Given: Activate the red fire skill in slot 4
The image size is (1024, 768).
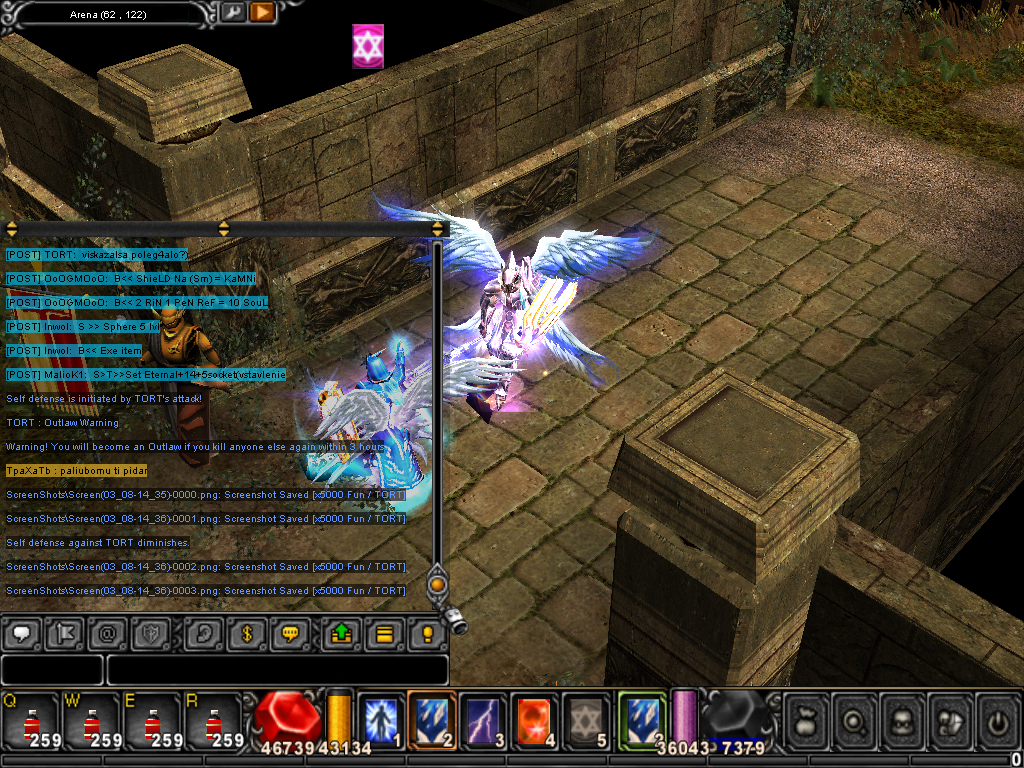Looking at the screenshot, I should tap(535, 719).
